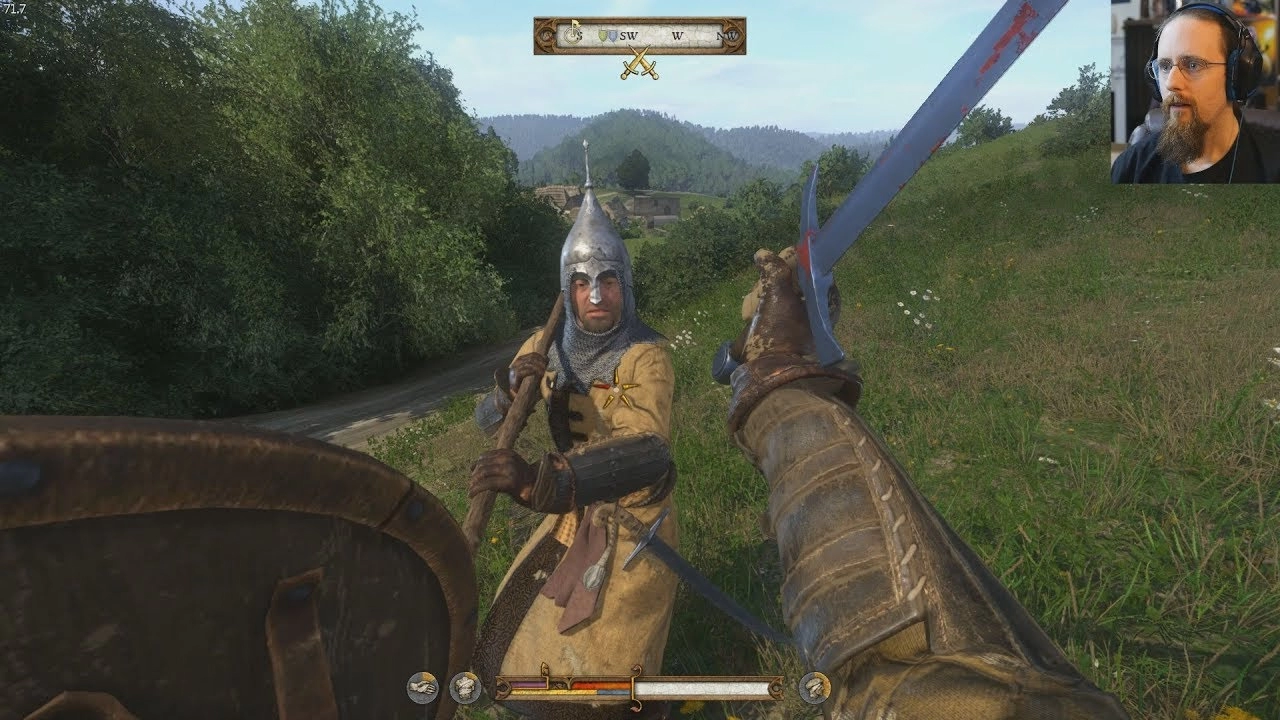Click the green shield marker on the compass
Screen dimensions: 1280x720
pyautogui.click(x=602, y=36)
